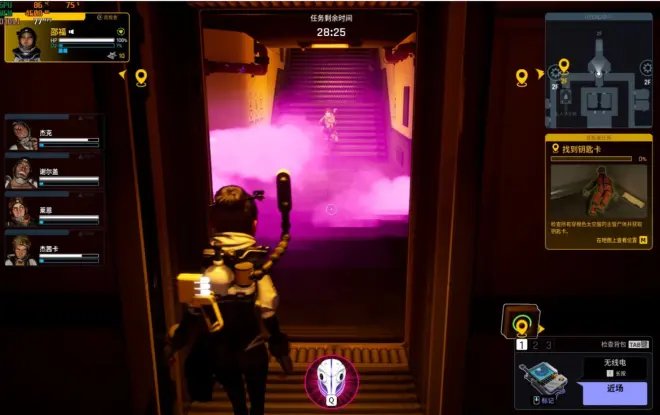Open the minimap in the corner

coord(598,71)
